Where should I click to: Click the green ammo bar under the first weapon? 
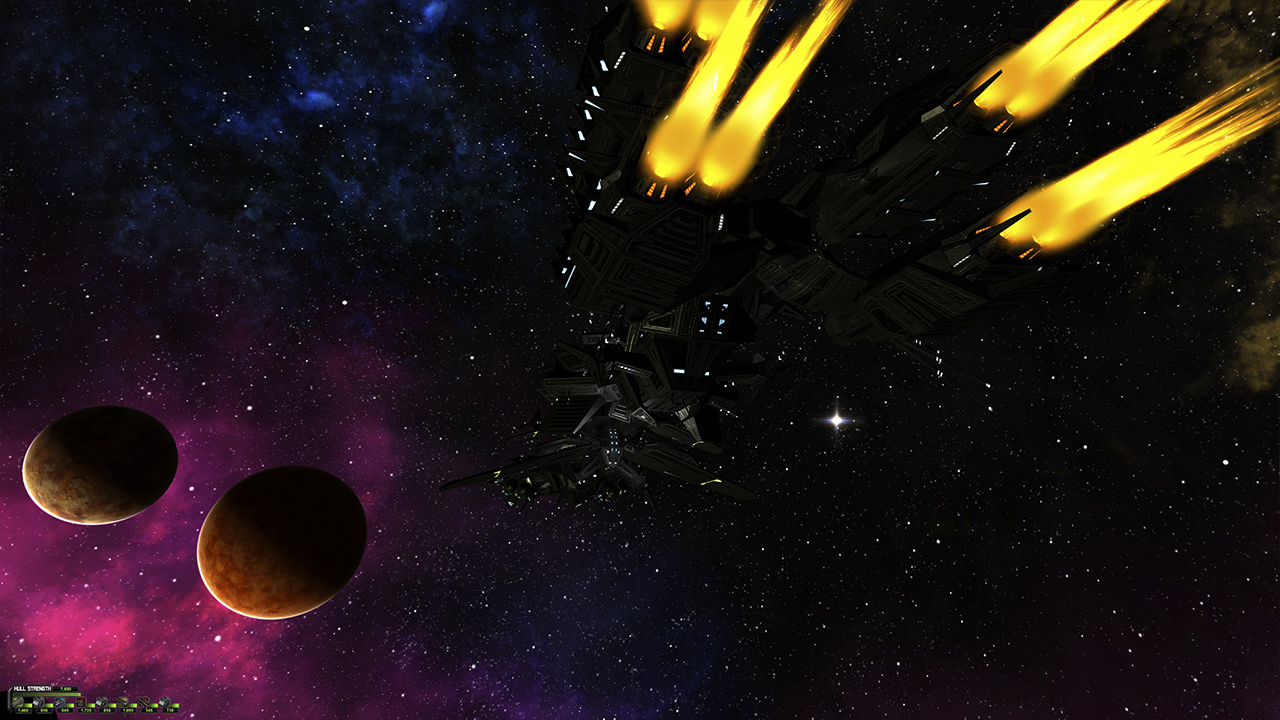point(27,706)
